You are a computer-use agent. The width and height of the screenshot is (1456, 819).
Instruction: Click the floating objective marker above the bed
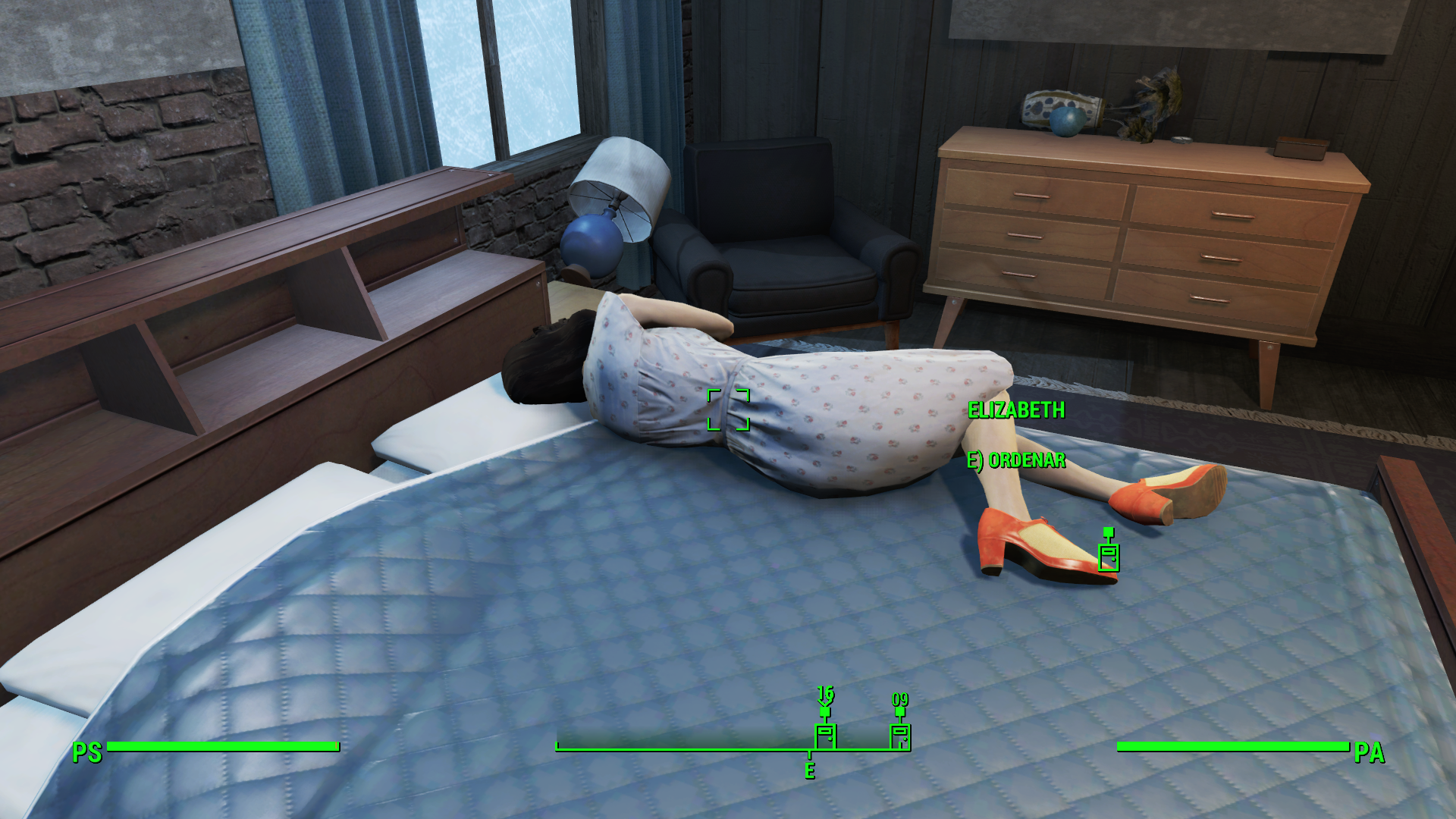click(x=1109, y=556)
